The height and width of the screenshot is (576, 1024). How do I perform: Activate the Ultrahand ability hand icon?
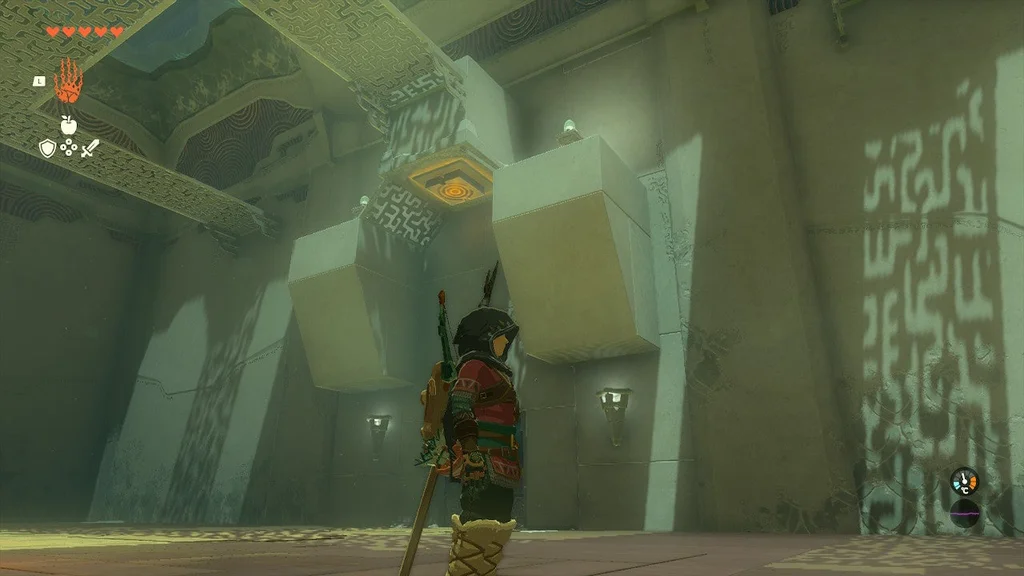[67, 82]
